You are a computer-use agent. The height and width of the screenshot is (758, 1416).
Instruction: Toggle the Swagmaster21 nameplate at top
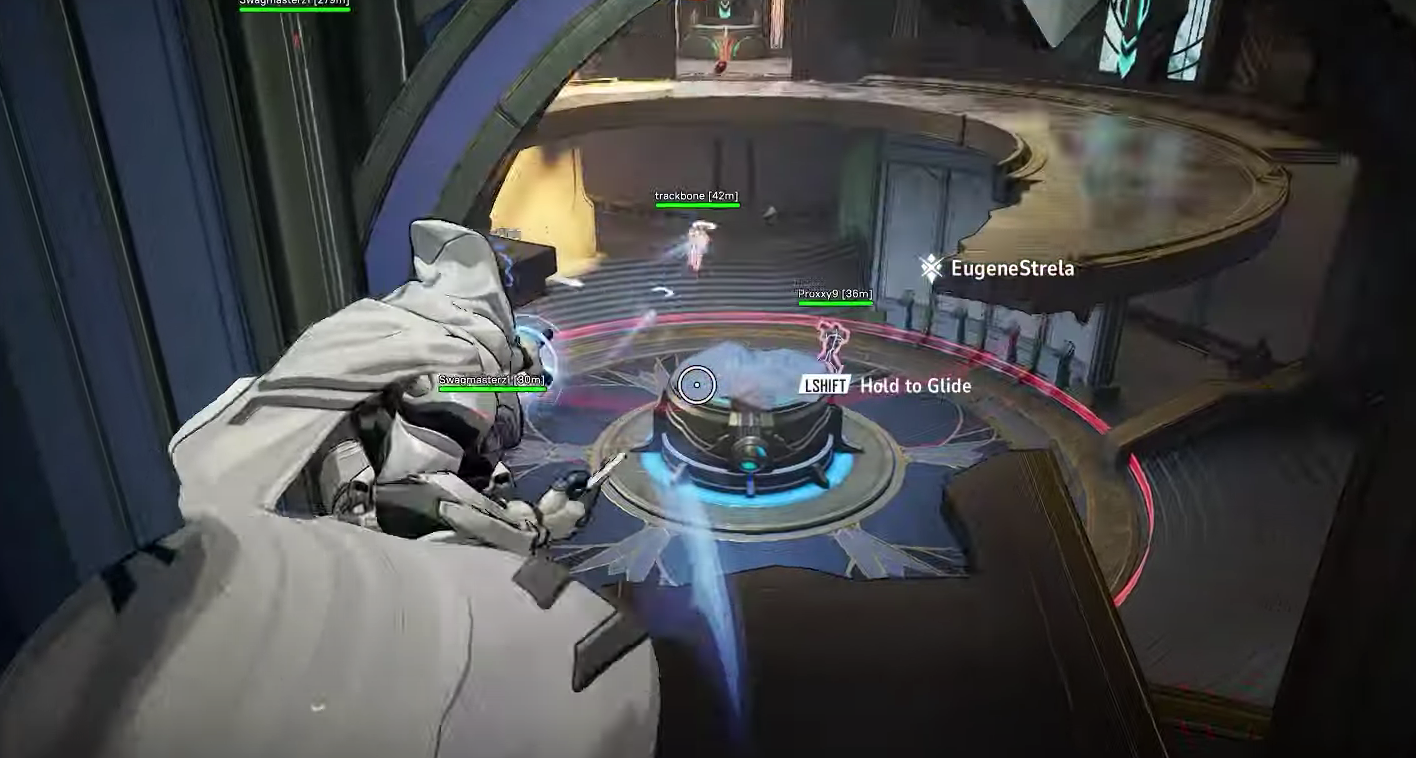(295, 4)
